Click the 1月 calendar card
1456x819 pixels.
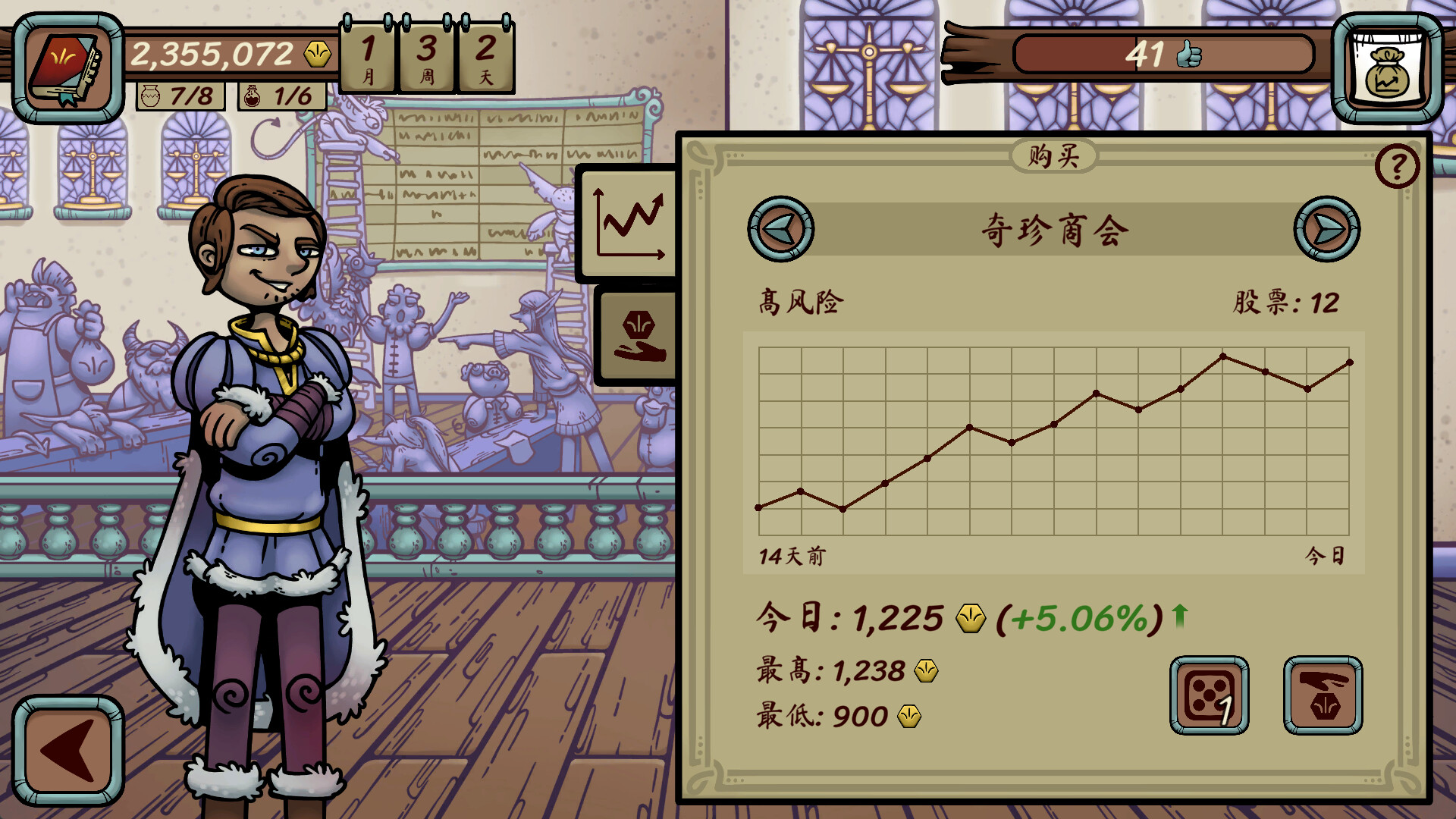[369, 57]
